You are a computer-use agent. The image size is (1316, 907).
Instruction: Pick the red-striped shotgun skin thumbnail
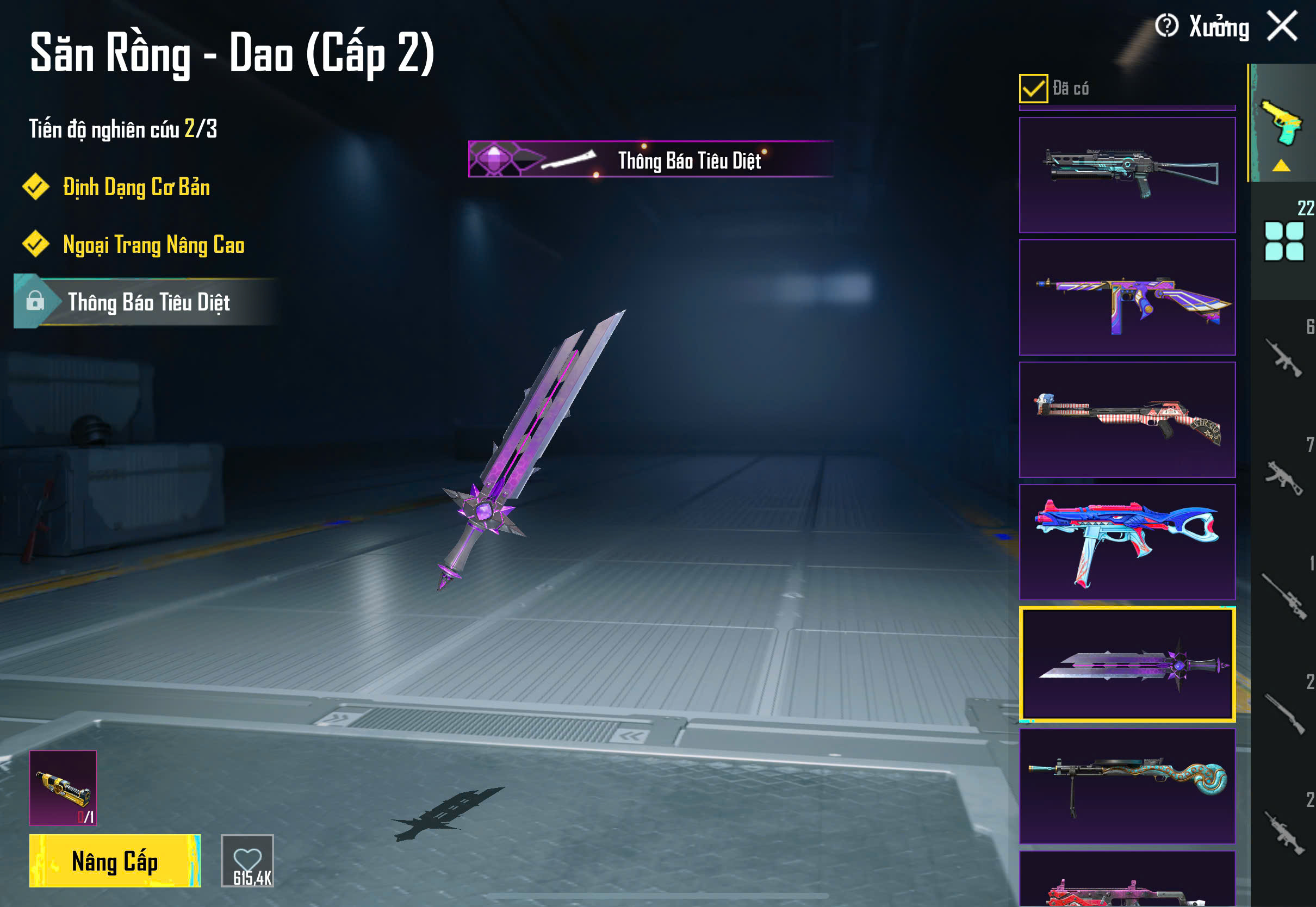(x=1127, y=419)
